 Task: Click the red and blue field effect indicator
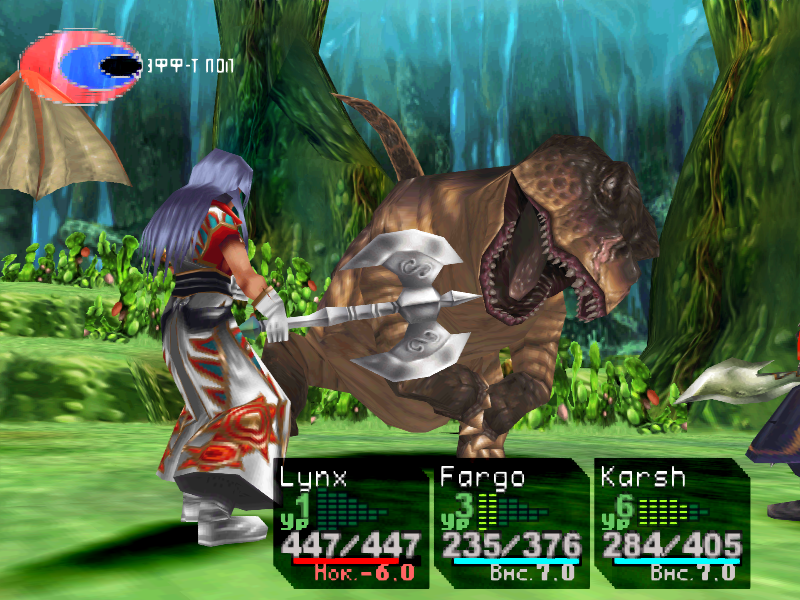pyautogui.click(x=80, y=66)
